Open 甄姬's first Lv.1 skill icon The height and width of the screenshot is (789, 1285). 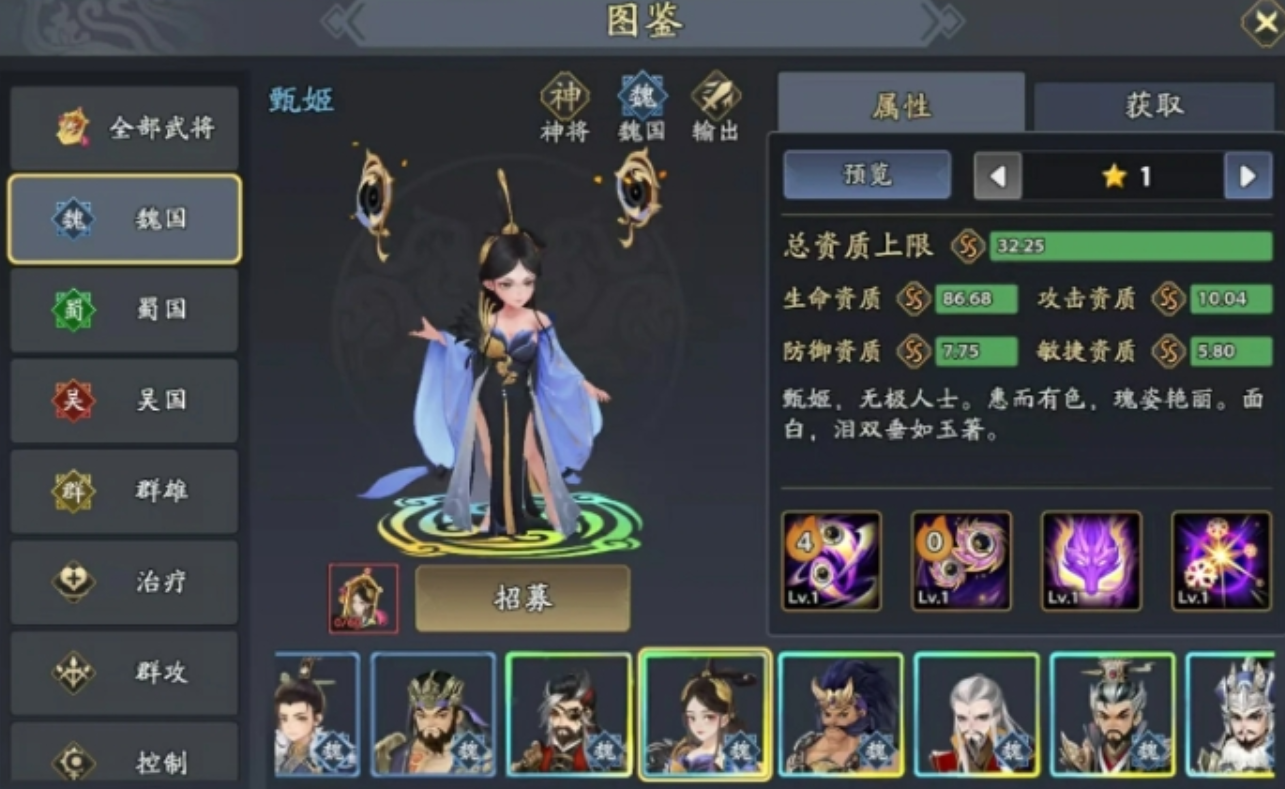[831, 560]
